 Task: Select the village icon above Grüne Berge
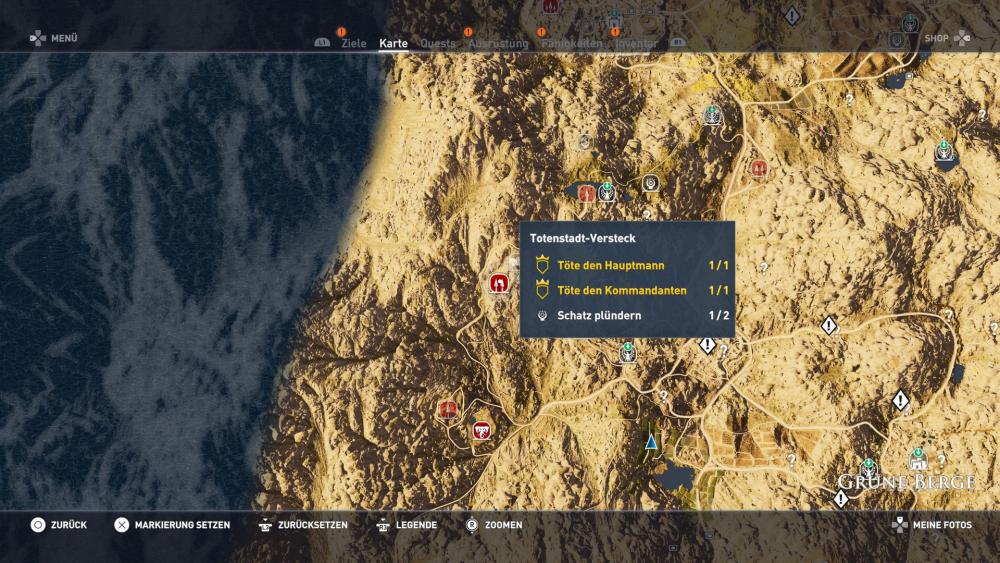tap(917, 460)
